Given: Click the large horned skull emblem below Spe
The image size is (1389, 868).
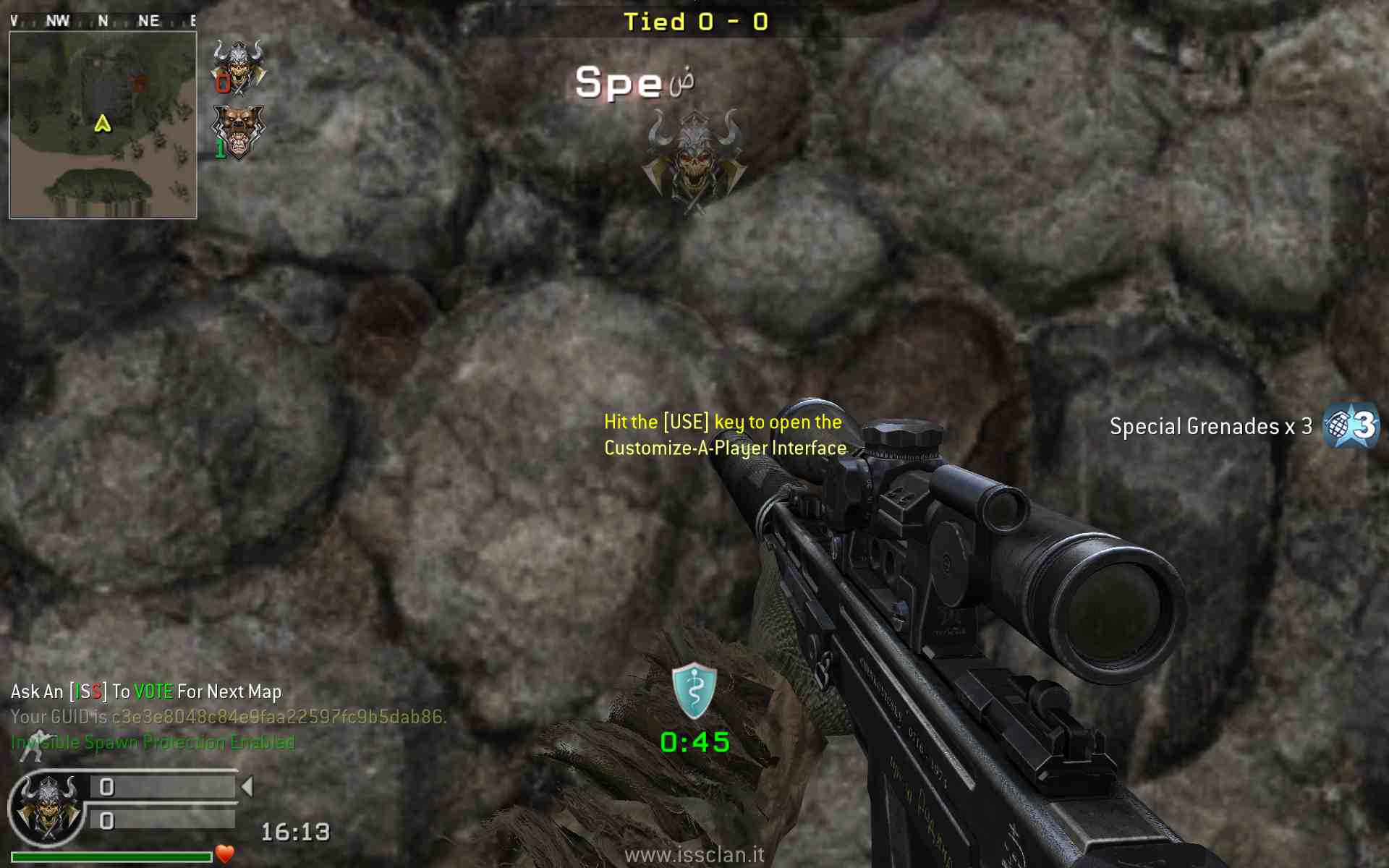Looking at the screenshot, I should [x=694, y=161].
